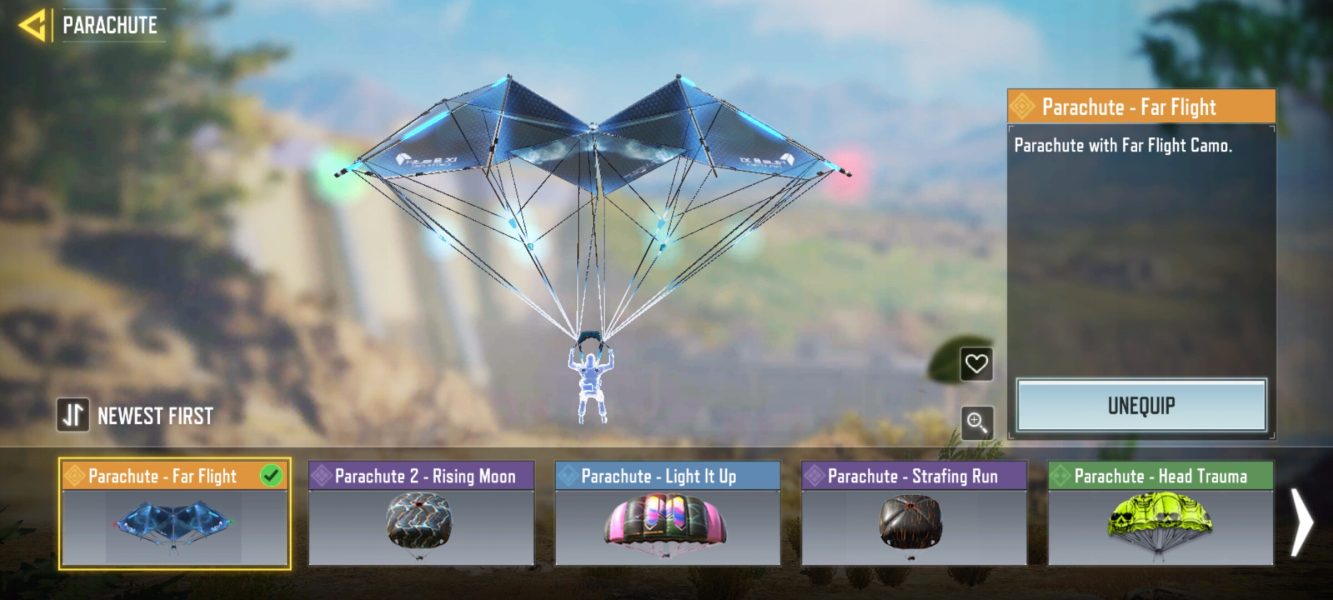1333x600 pixels.
Task: Zoom in with the magnifier icon
Action: [x=976, y=423]
